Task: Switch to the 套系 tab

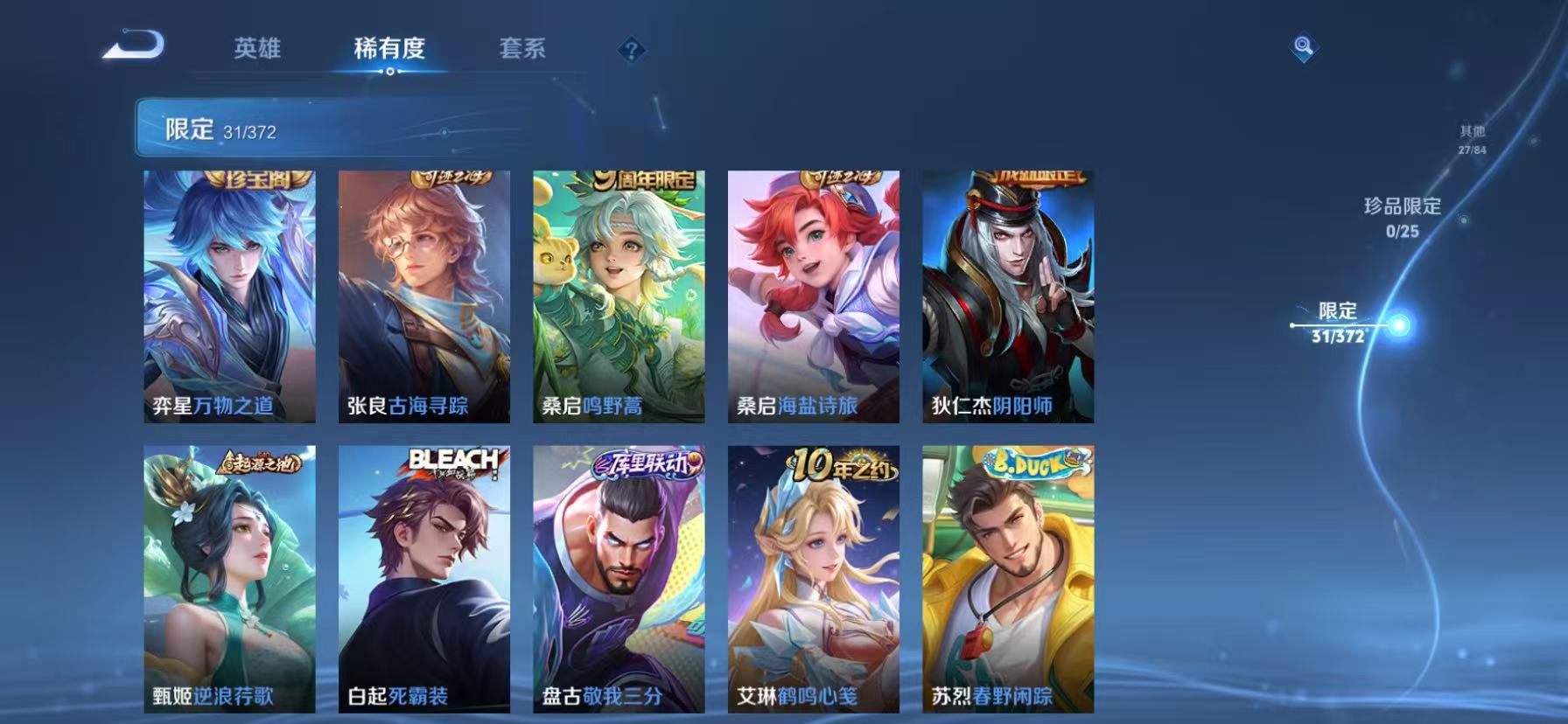Action: (x=524, y=50)
